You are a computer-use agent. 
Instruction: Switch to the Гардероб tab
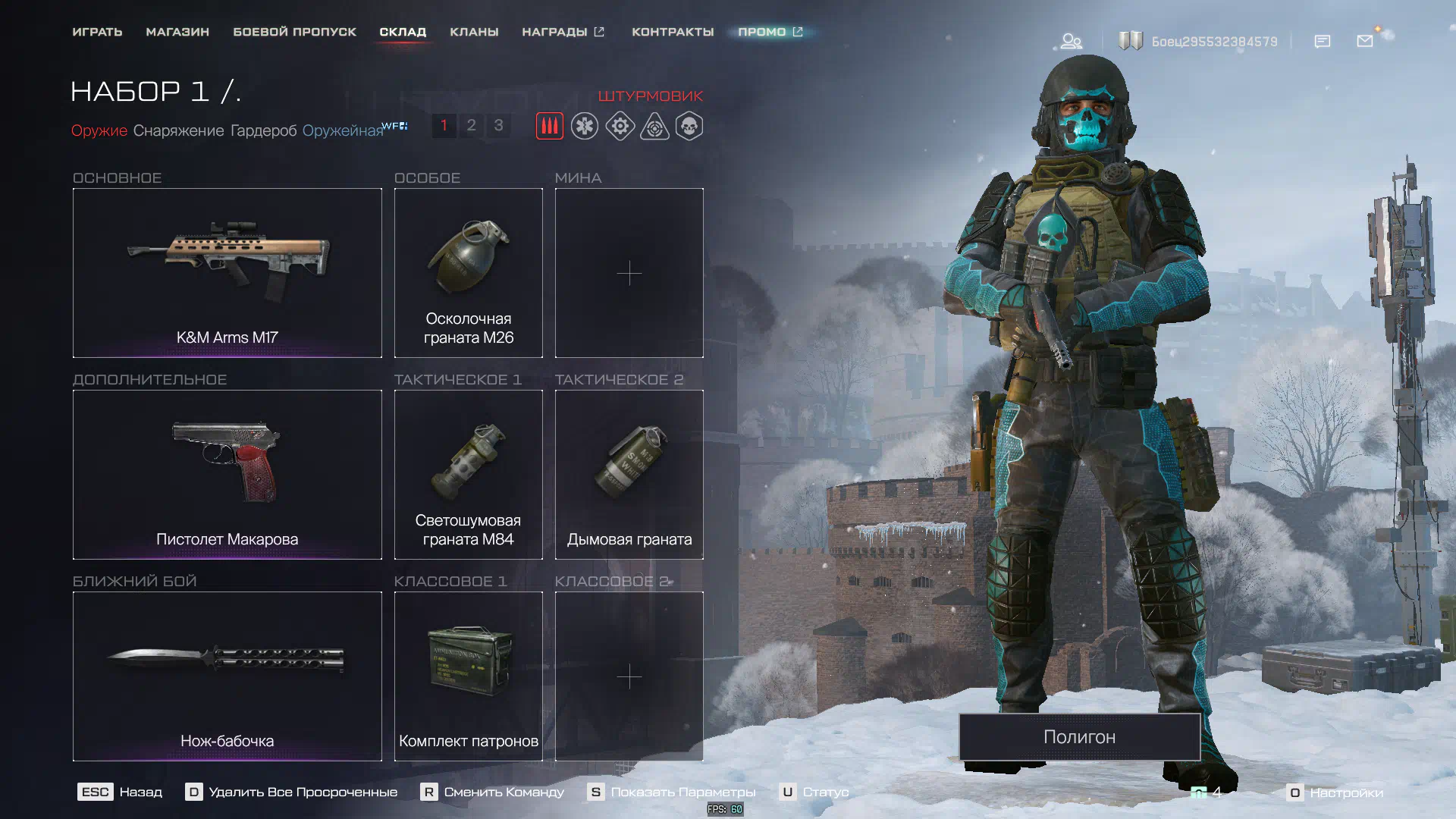(x=263, y=130)
